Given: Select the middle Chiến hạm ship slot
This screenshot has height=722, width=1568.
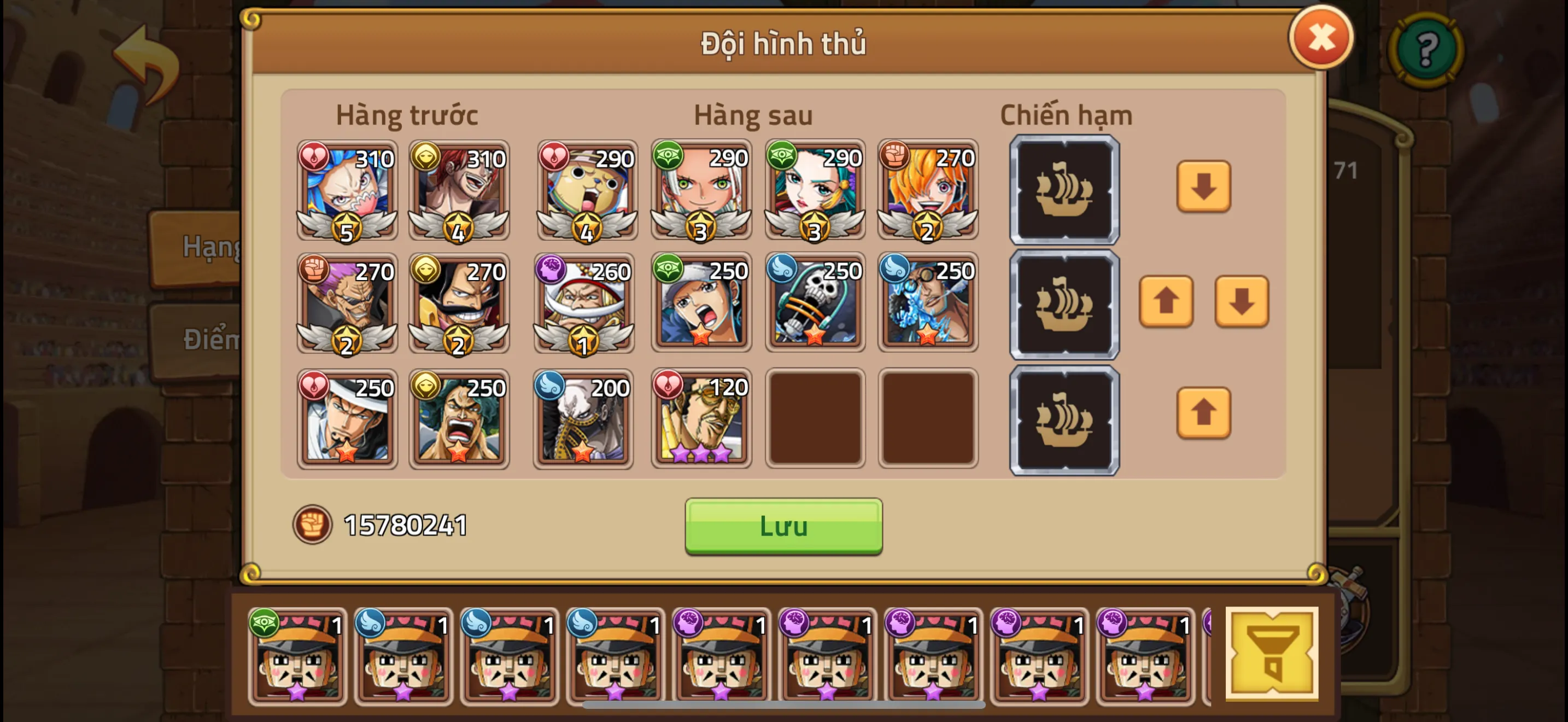Looking at the screenshot, I should [x=1064, y=303].
